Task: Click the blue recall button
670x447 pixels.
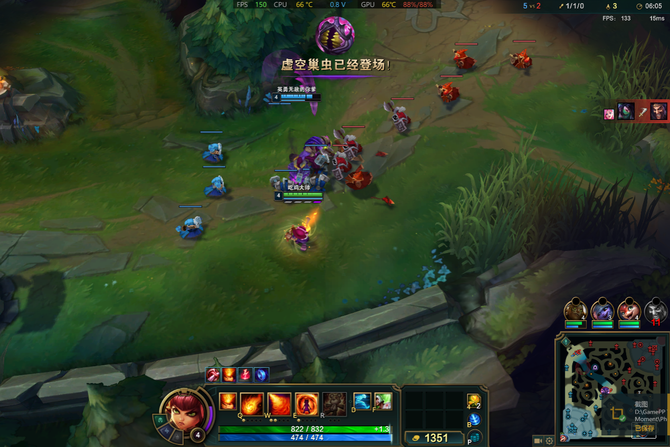Action: point(474,420)
